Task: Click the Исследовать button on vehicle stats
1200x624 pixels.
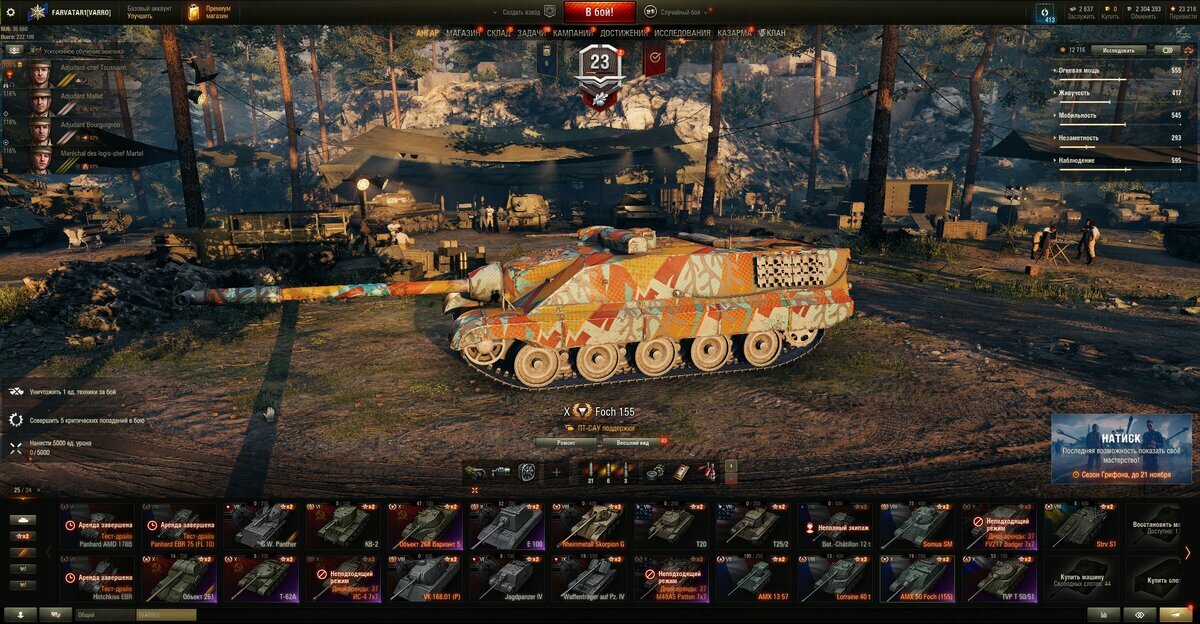Action: coord(1118,50)
